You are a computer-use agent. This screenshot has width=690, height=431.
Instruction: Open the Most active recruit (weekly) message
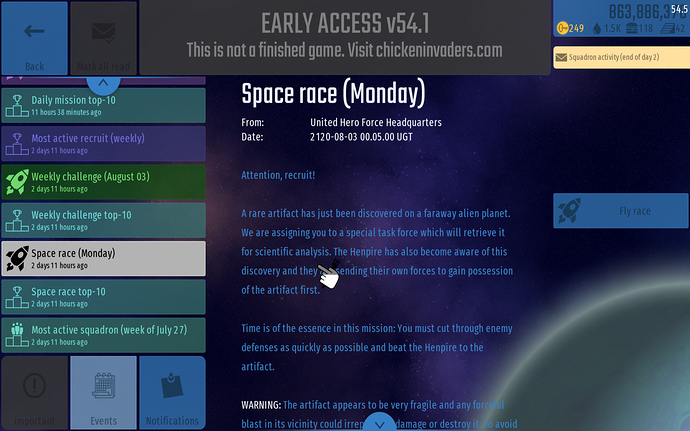click(104, 143)
